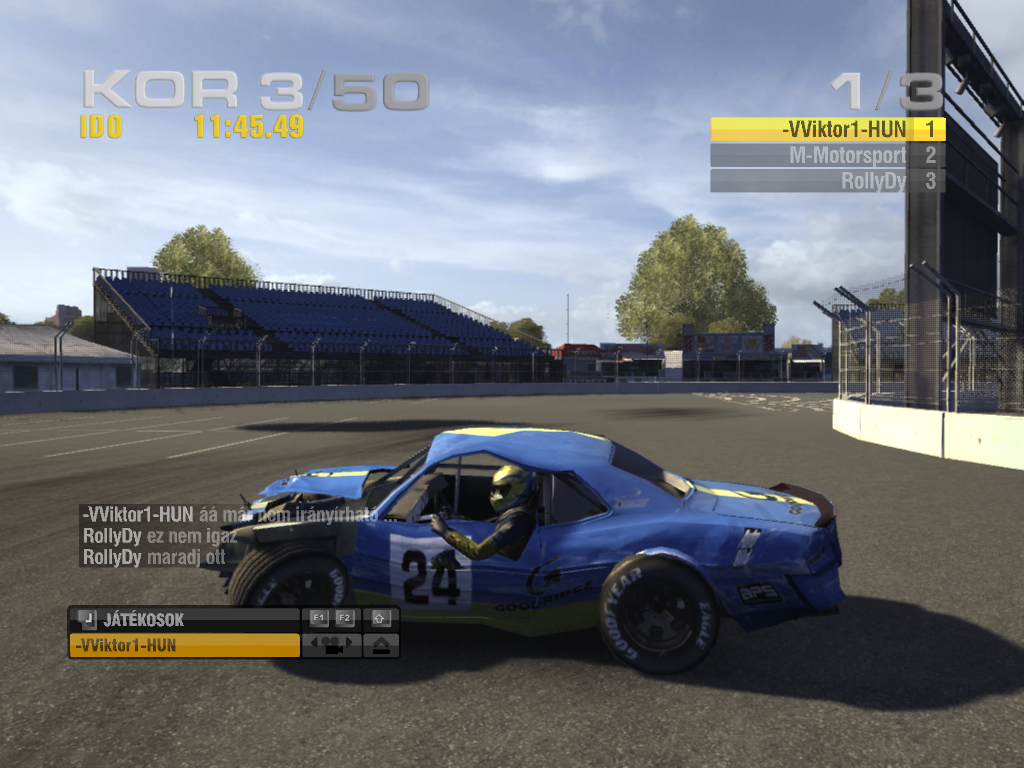The height and width of the screenshot is (768, 1024).
Task: Select first-place -VViktor1-HUN in the standings list
Action: pyautogui.click(x=827, y=129)
